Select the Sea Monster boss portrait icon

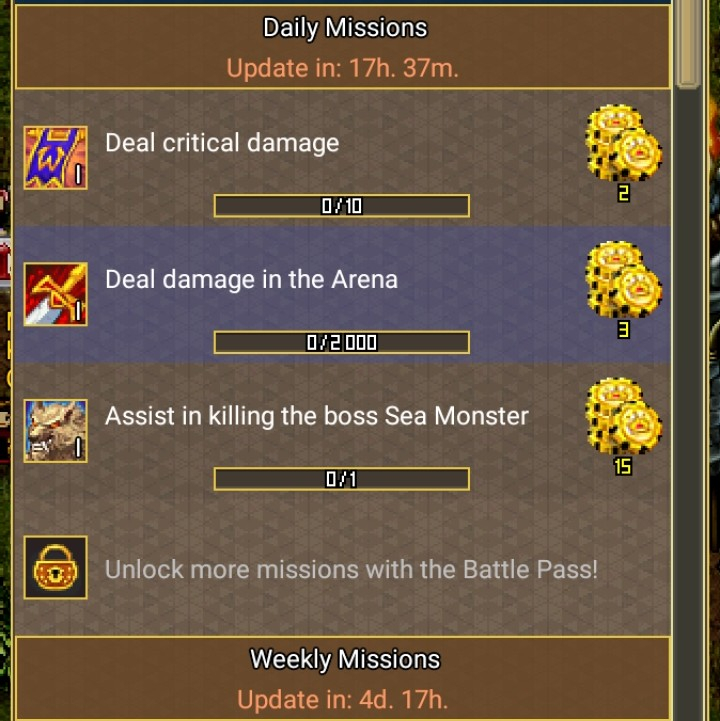55,431
